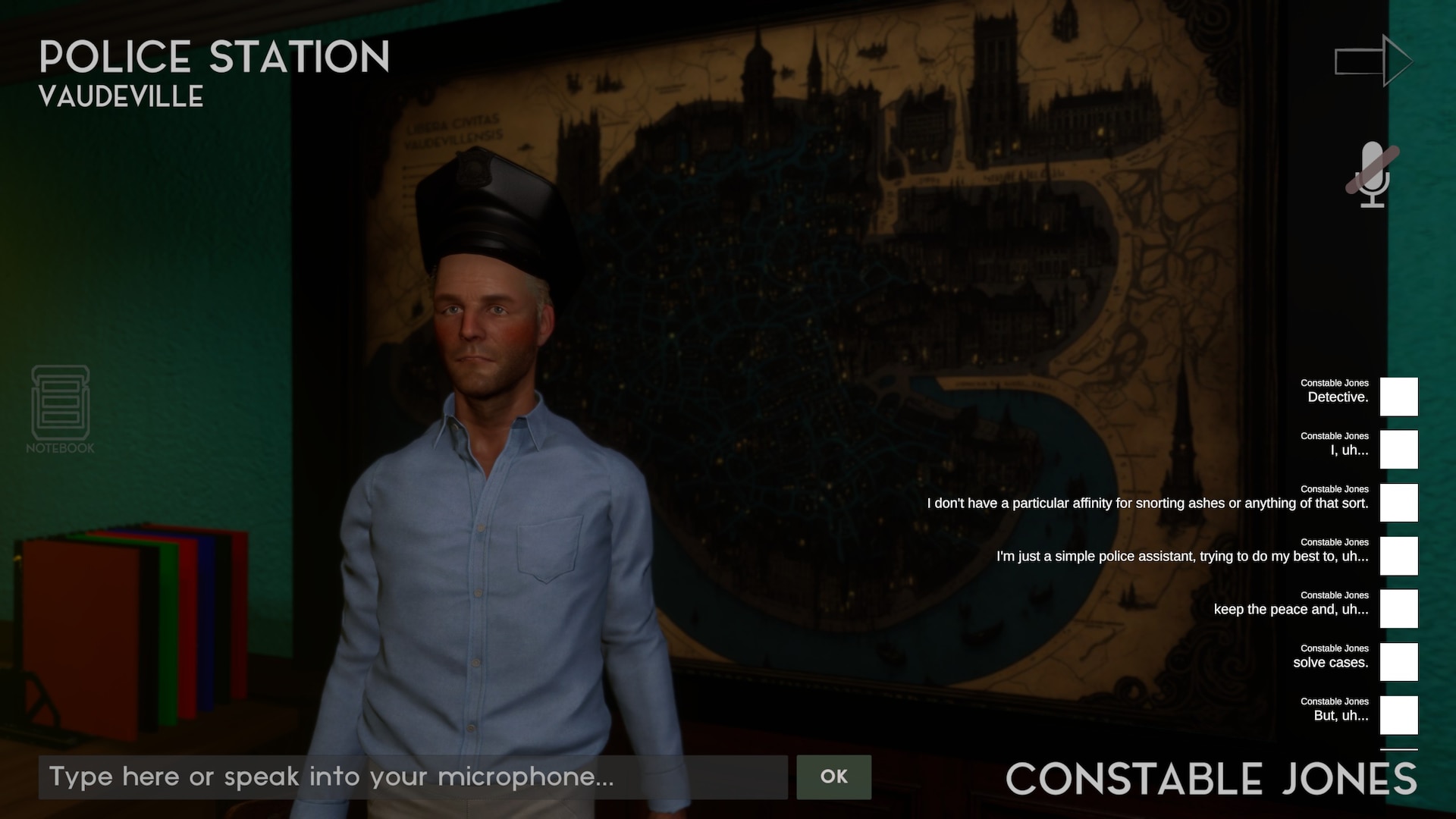The height and width of the screenshot is (819, 1456).
Task: Check the simple police assistant line
Action: point(1398,556)
